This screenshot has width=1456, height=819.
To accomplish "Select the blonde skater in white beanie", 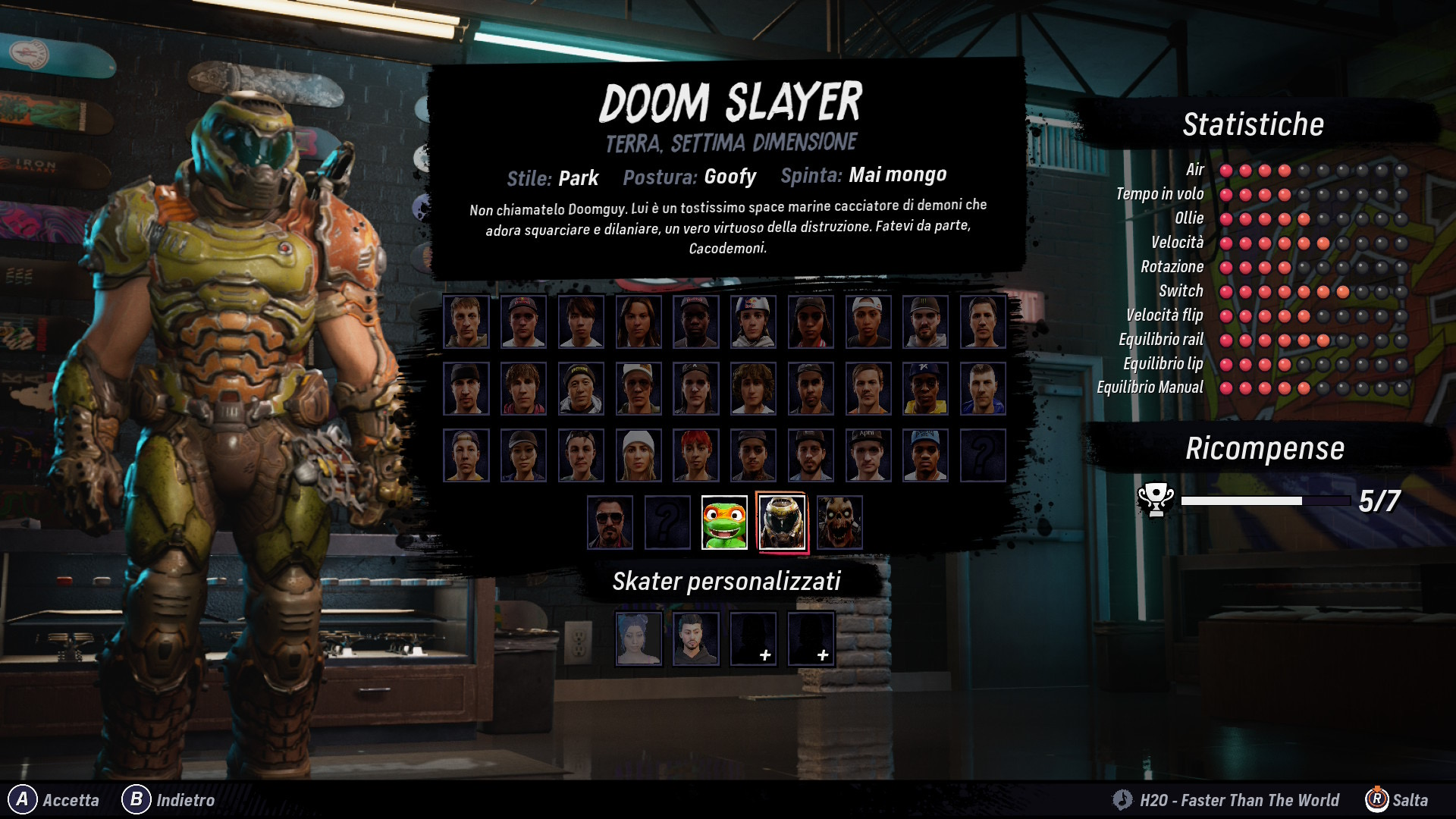I will coord(639,456).
